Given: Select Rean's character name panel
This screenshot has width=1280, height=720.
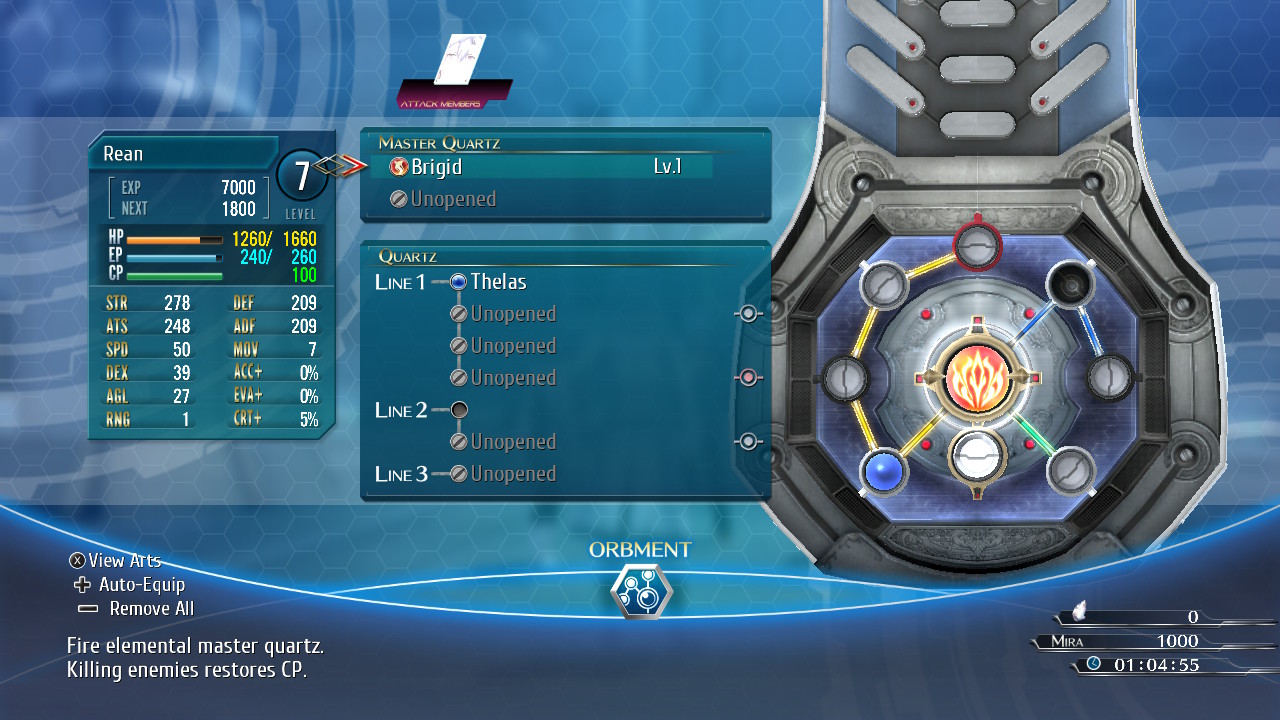Looking at the screenshot, I should [180, 154].
